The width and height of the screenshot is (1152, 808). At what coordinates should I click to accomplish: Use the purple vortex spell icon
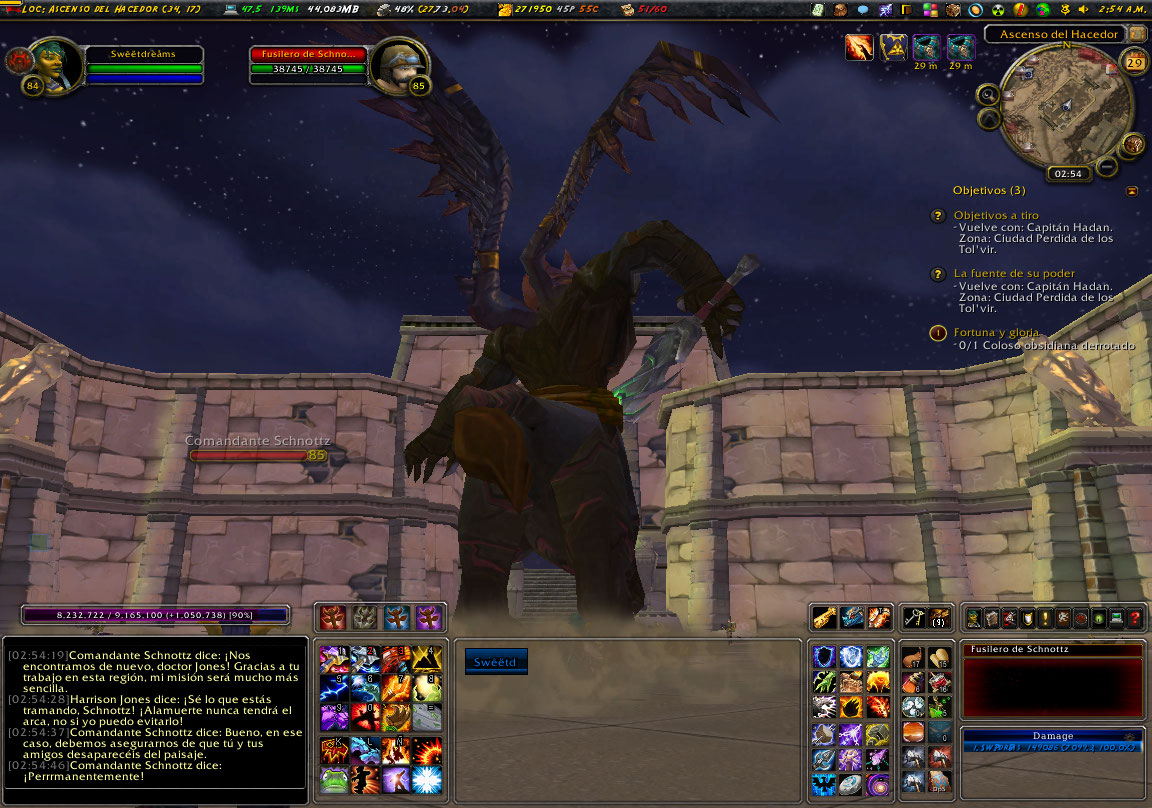click(877, 783)
